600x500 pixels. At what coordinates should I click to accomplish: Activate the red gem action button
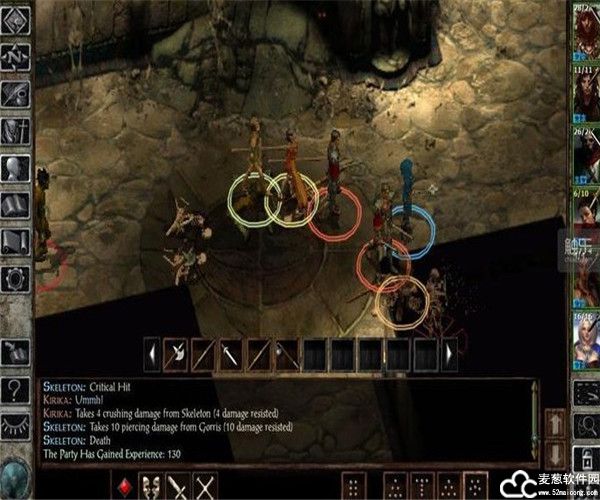point(125,486)
